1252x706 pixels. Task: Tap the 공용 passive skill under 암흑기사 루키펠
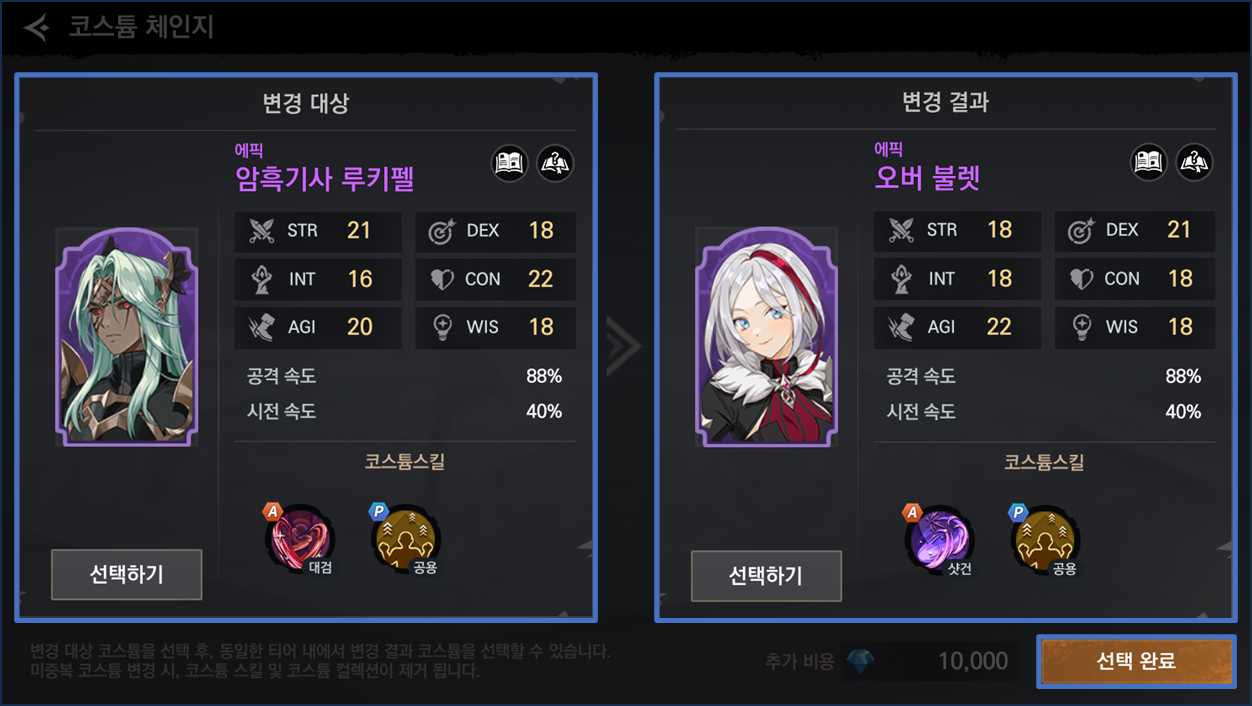(405, 540)
